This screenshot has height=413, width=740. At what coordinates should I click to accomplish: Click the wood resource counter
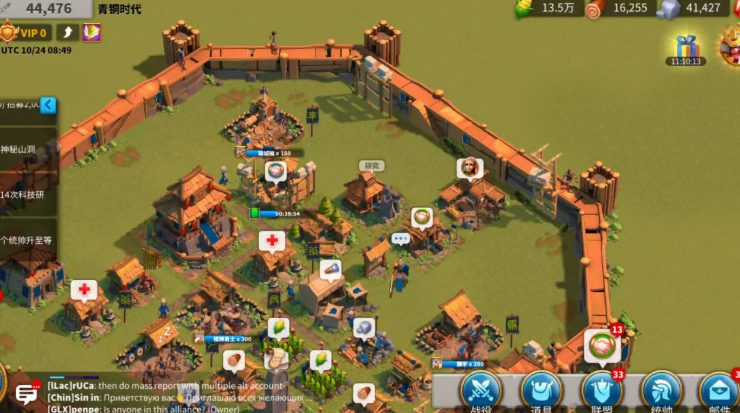click(x=617, y=8)
